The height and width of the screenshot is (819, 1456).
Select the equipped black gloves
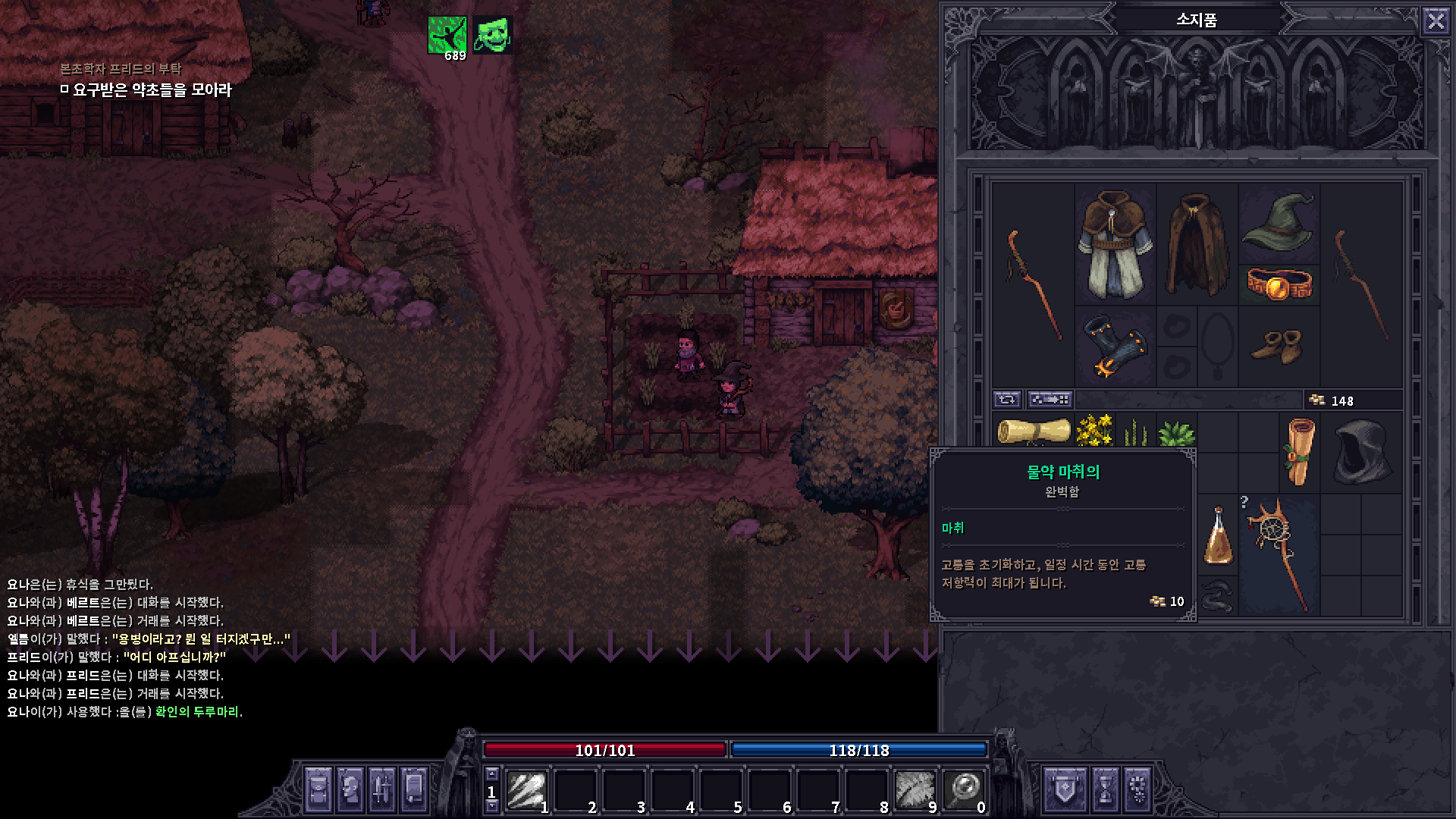click(x=1115, y=347)
